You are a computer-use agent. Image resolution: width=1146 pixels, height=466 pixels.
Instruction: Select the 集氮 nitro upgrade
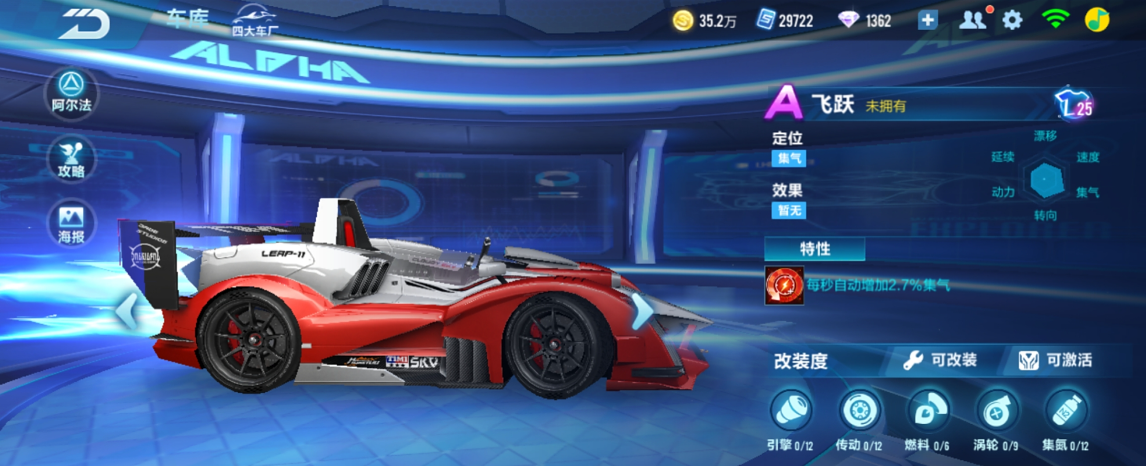tap(1065, 411)
